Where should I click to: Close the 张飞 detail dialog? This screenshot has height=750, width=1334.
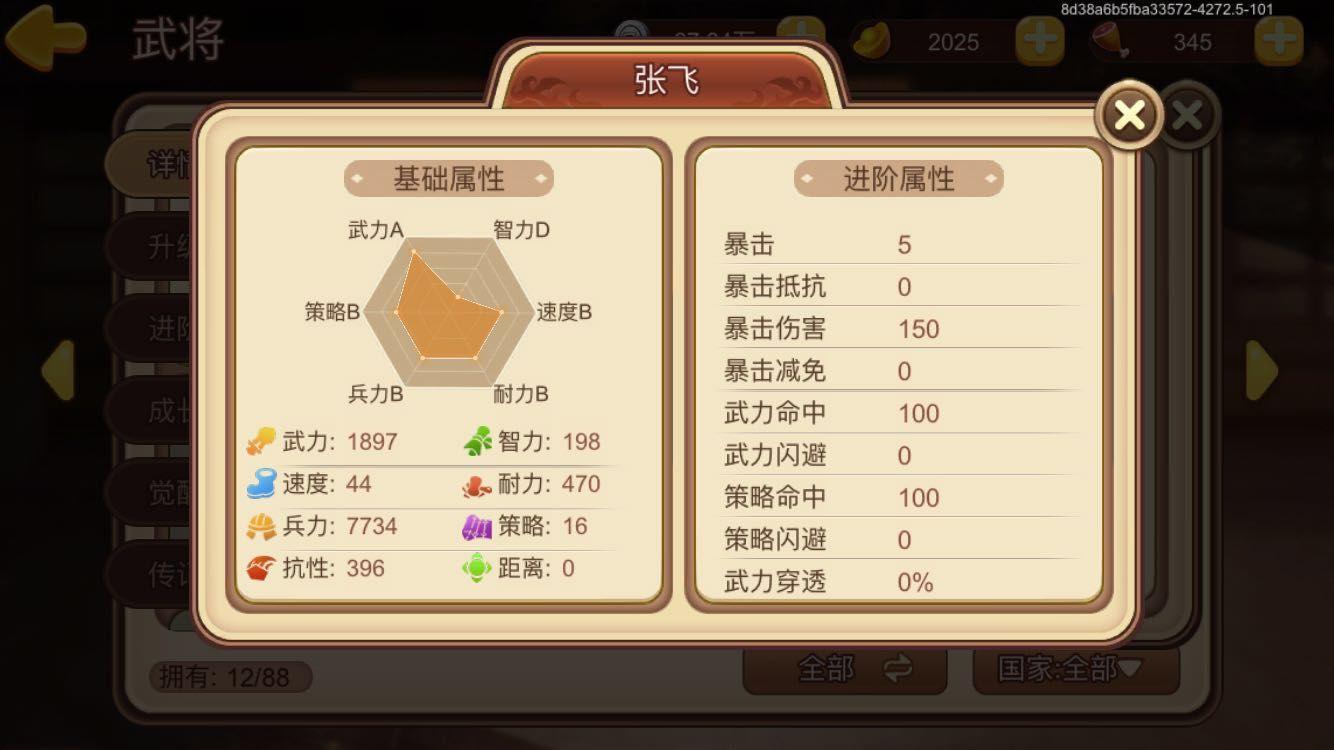(1128, 114)
